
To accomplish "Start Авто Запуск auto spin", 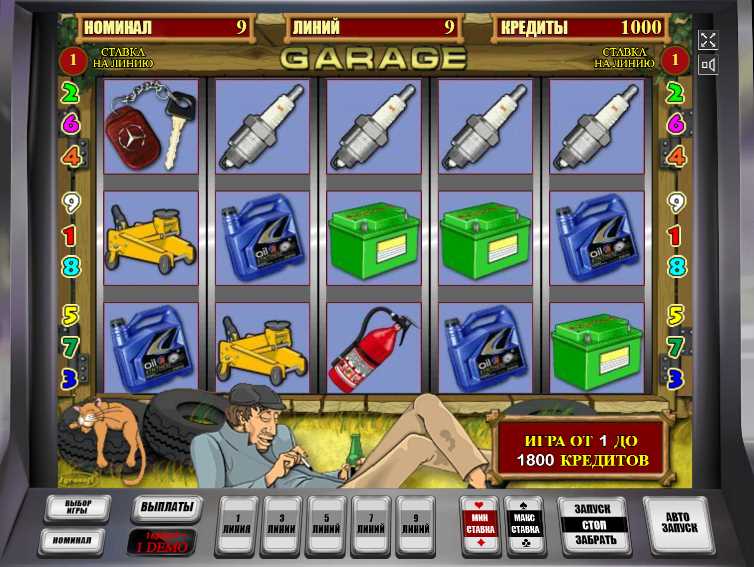I will (676, 524).
